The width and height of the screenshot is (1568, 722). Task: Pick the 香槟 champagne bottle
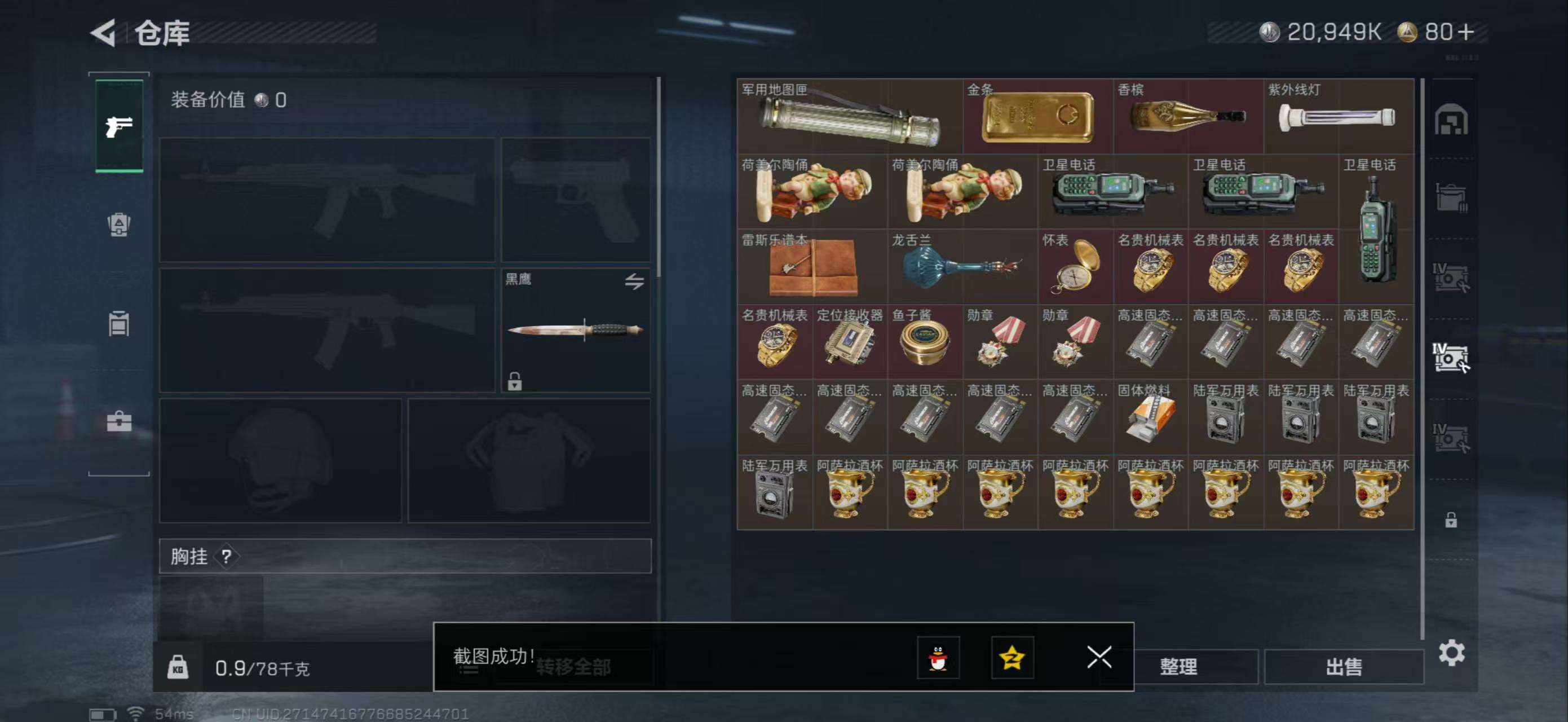pyautogui.click(x=1187, y=116)
